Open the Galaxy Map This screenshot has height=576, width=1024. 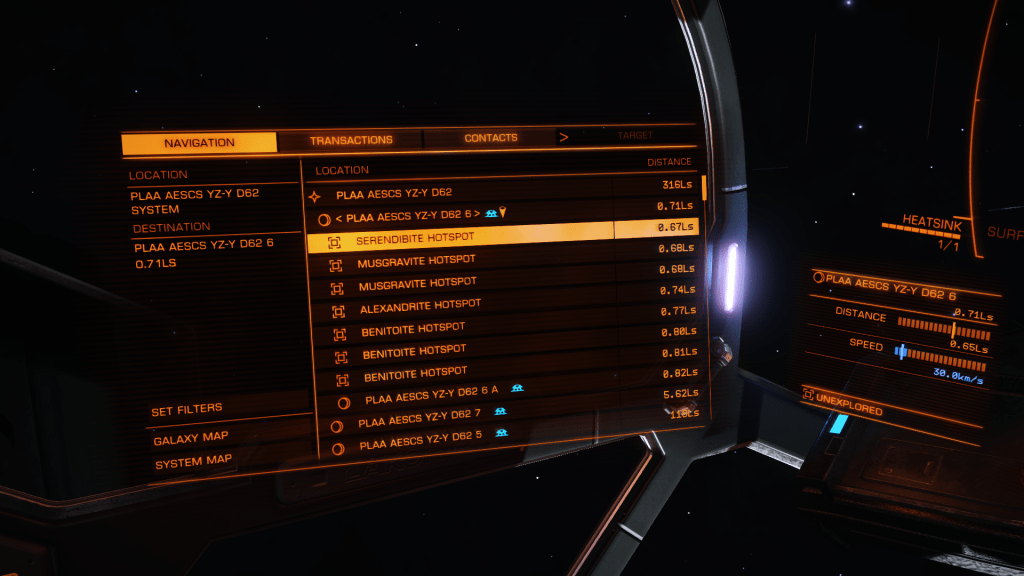191,438
